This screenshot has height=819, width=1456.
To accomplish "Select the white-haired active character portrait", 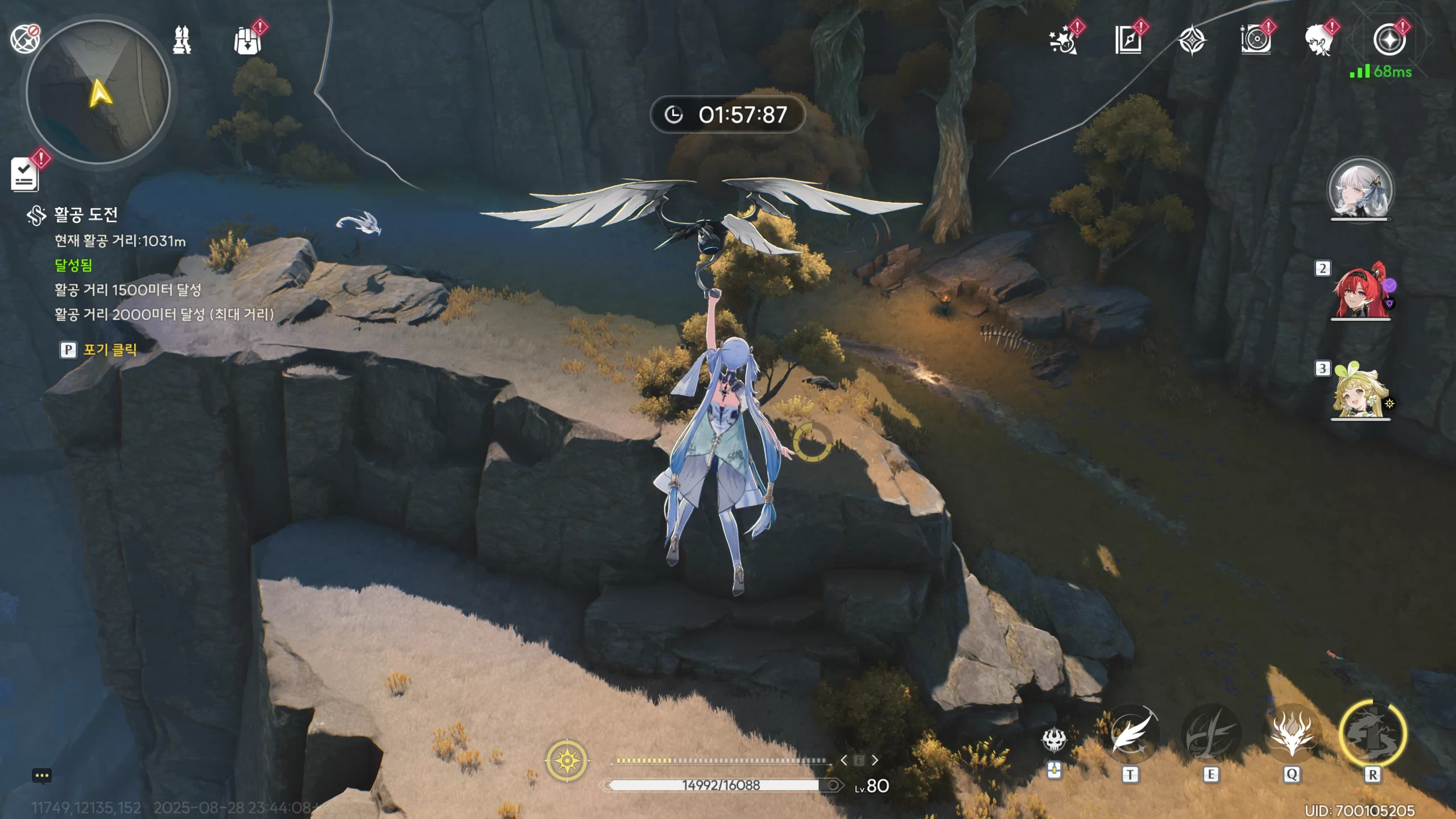I will tap(1360, 191).
